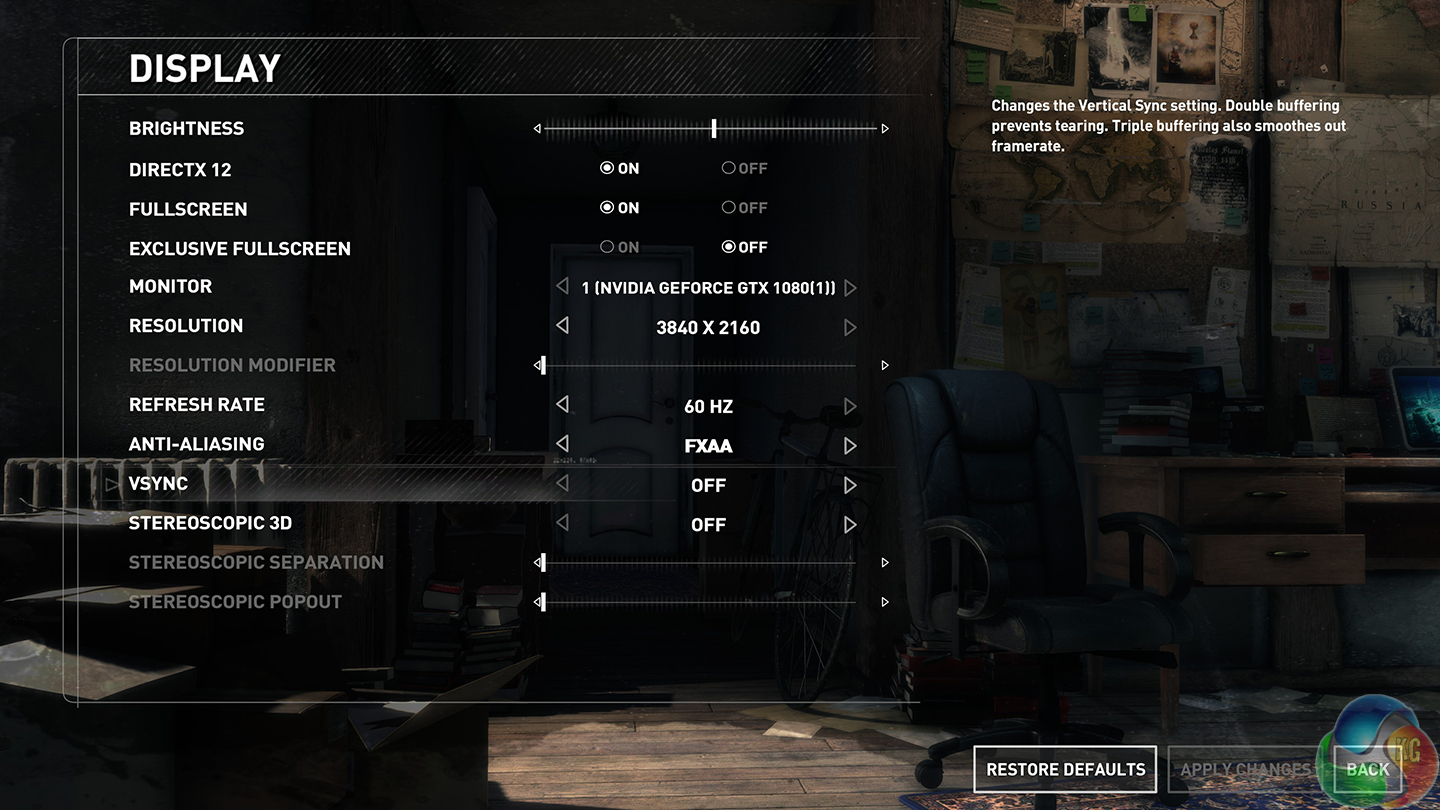The width and height of the screenshot is (1440, 810).
Task: Choose the previous Anti-Aliasing option
Action: tap(562, 444)
